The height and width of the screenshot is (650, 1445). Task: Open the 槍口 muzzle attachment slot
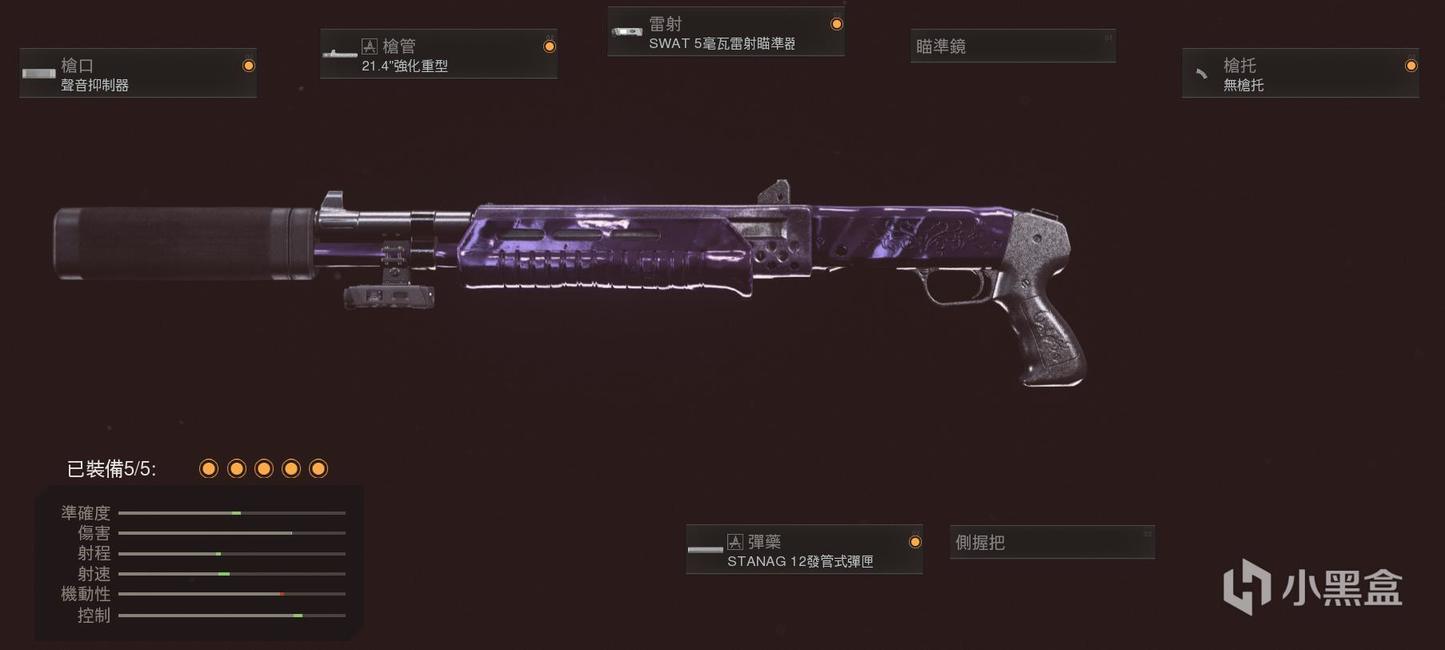point(138,74)
